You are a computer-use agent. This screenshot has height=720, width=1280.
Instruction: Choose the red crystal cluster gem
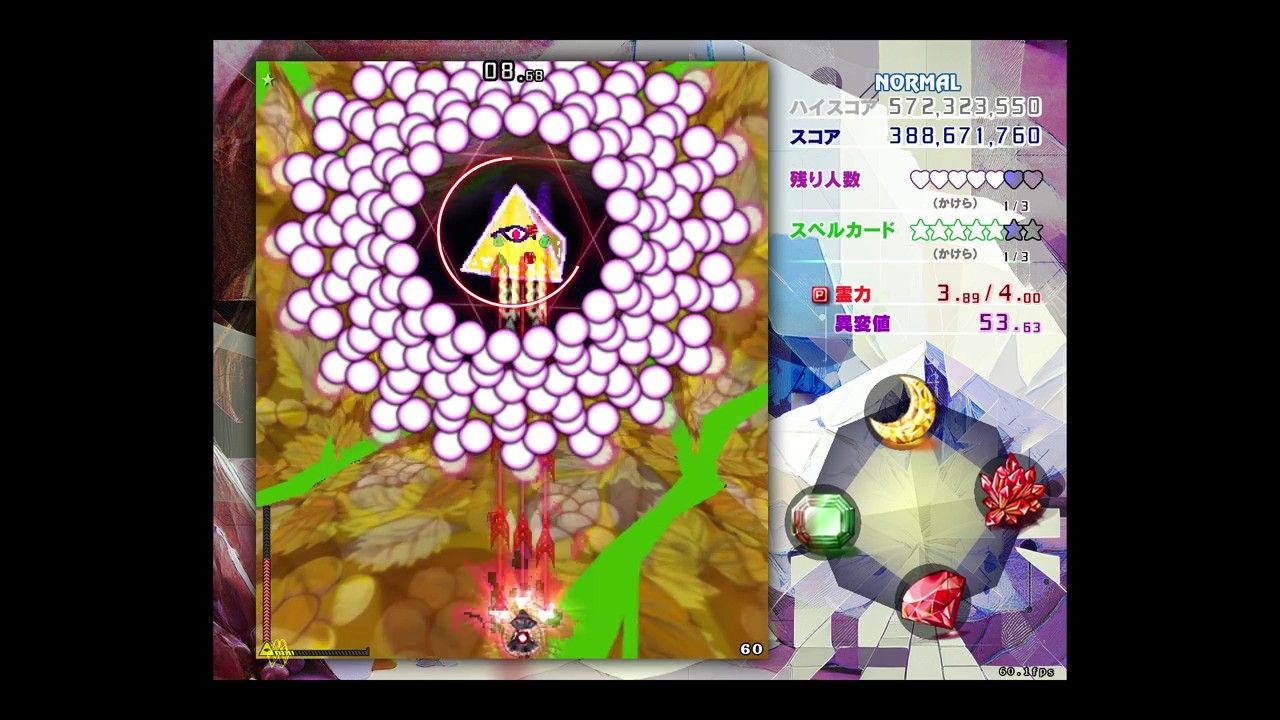pyautogui.click(x=1012, y=490)
